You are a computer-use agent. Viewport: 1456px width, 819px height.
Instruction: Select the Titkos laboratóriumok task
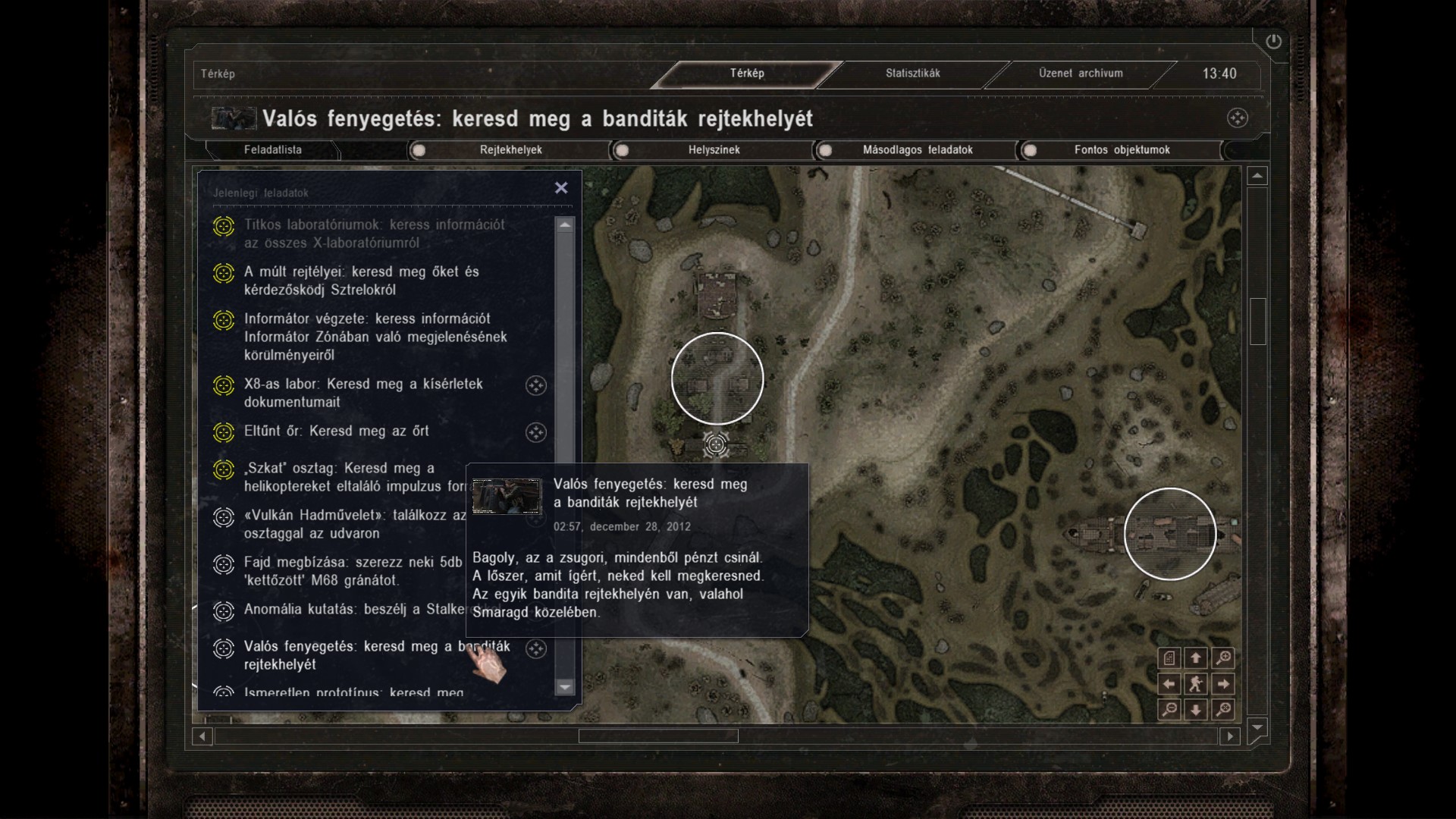pos(374,234)
